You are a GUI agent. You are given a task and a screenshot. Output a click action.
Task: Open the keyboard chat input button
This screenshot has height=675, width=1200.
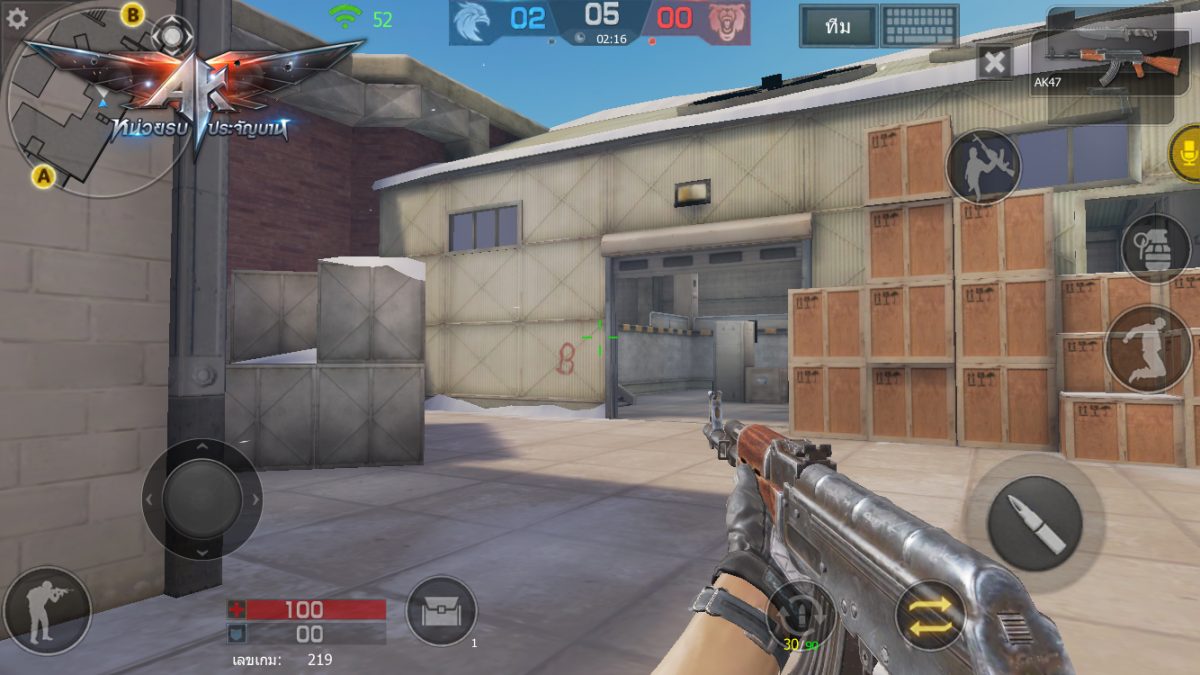click(919, 27)
